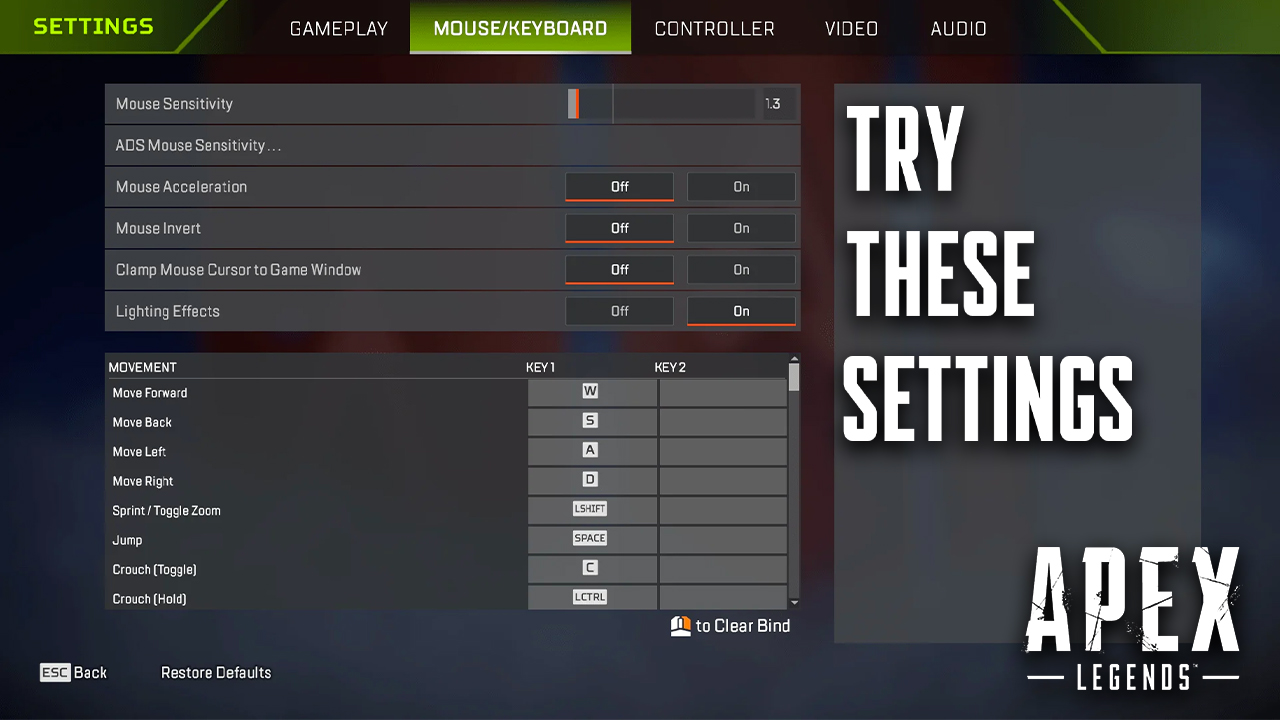The height and width of the screenshot is (720, 1280).
Task: Rebind the Crouch (Hold) LCTRL key
Action: [591, 597]
